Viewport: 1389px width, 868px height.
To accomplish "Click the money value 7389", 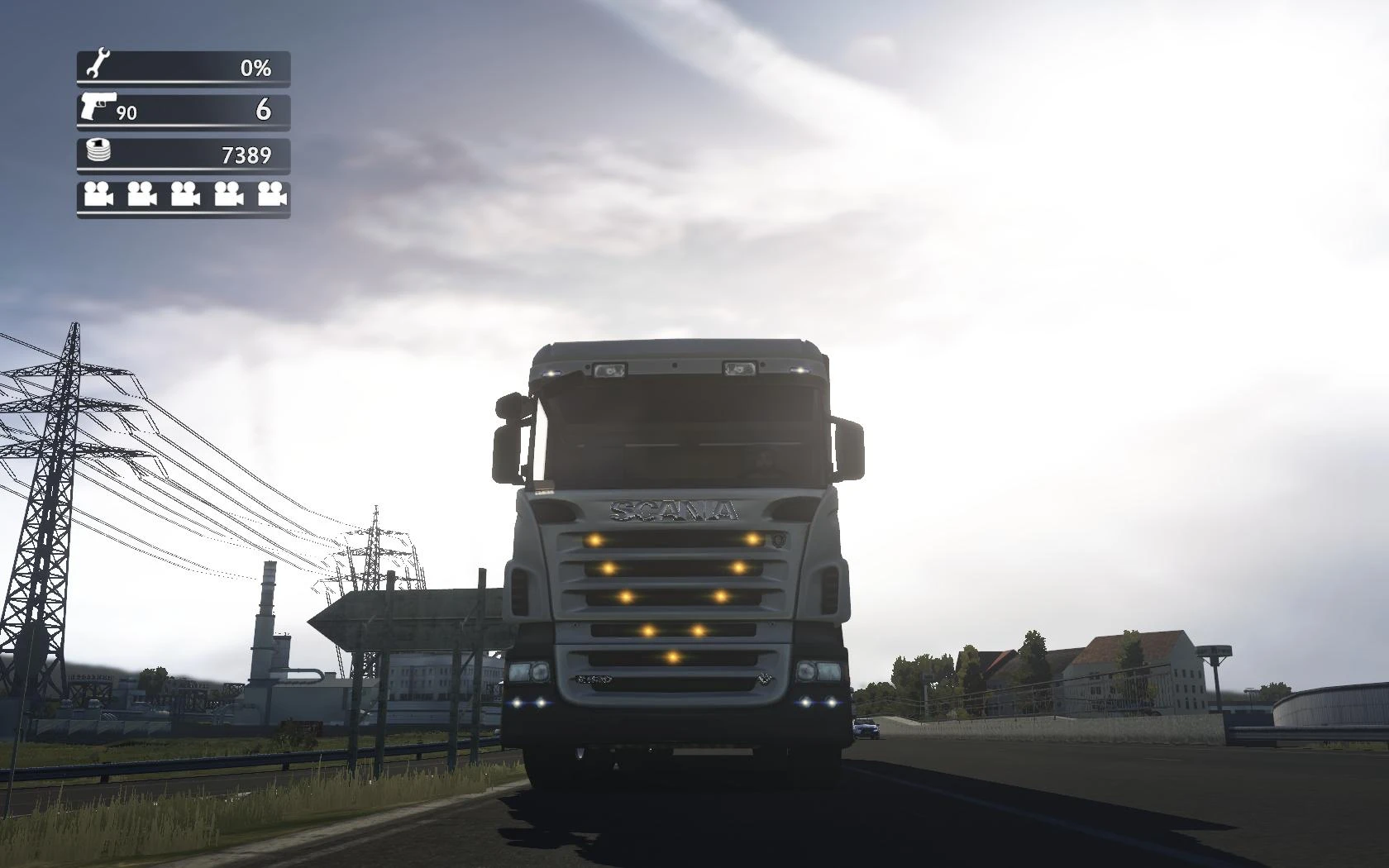I will [246, 154].
